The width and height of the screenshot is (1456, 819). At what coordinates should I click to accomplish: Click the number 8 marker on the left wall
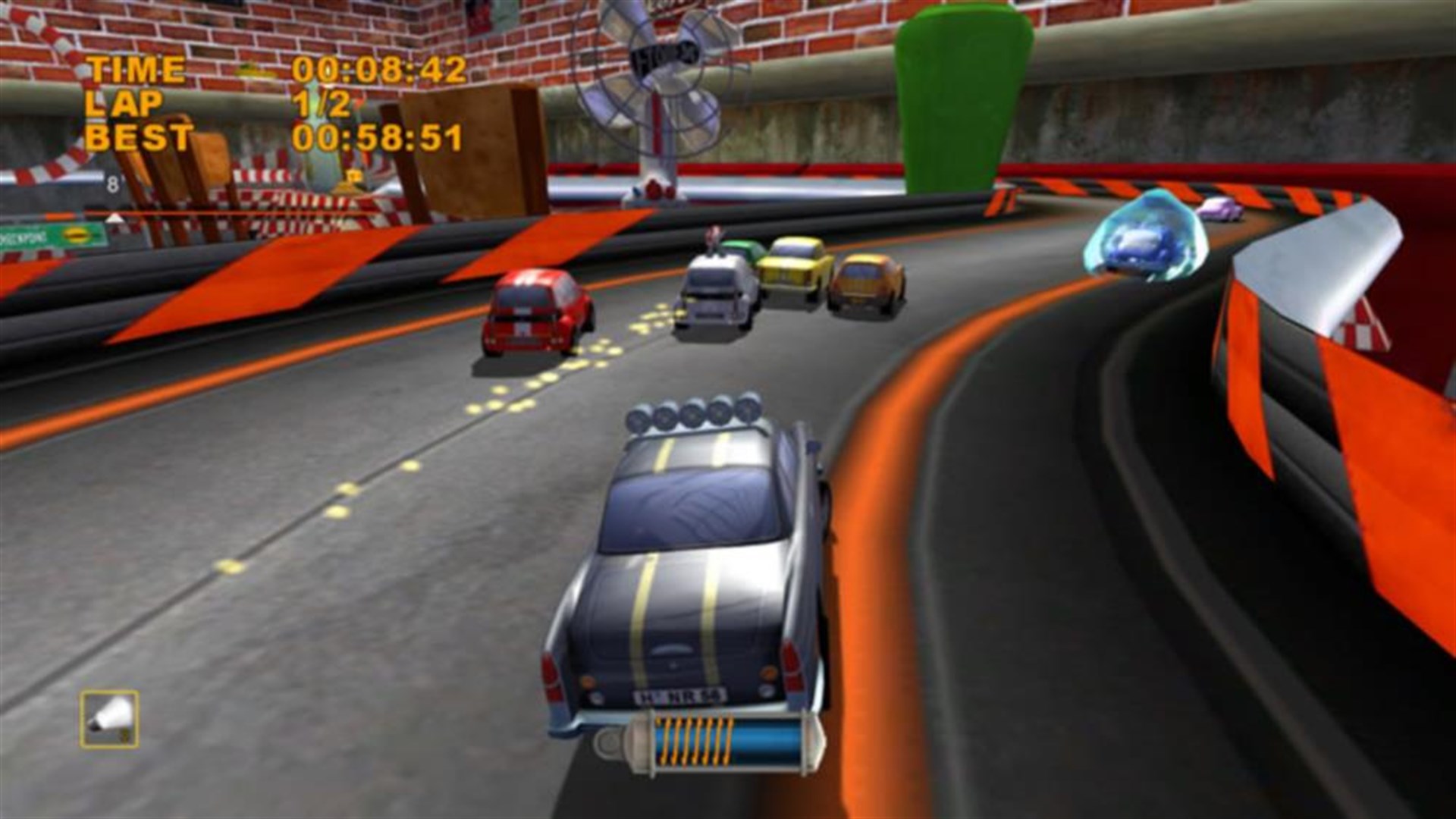pos(111,182)
